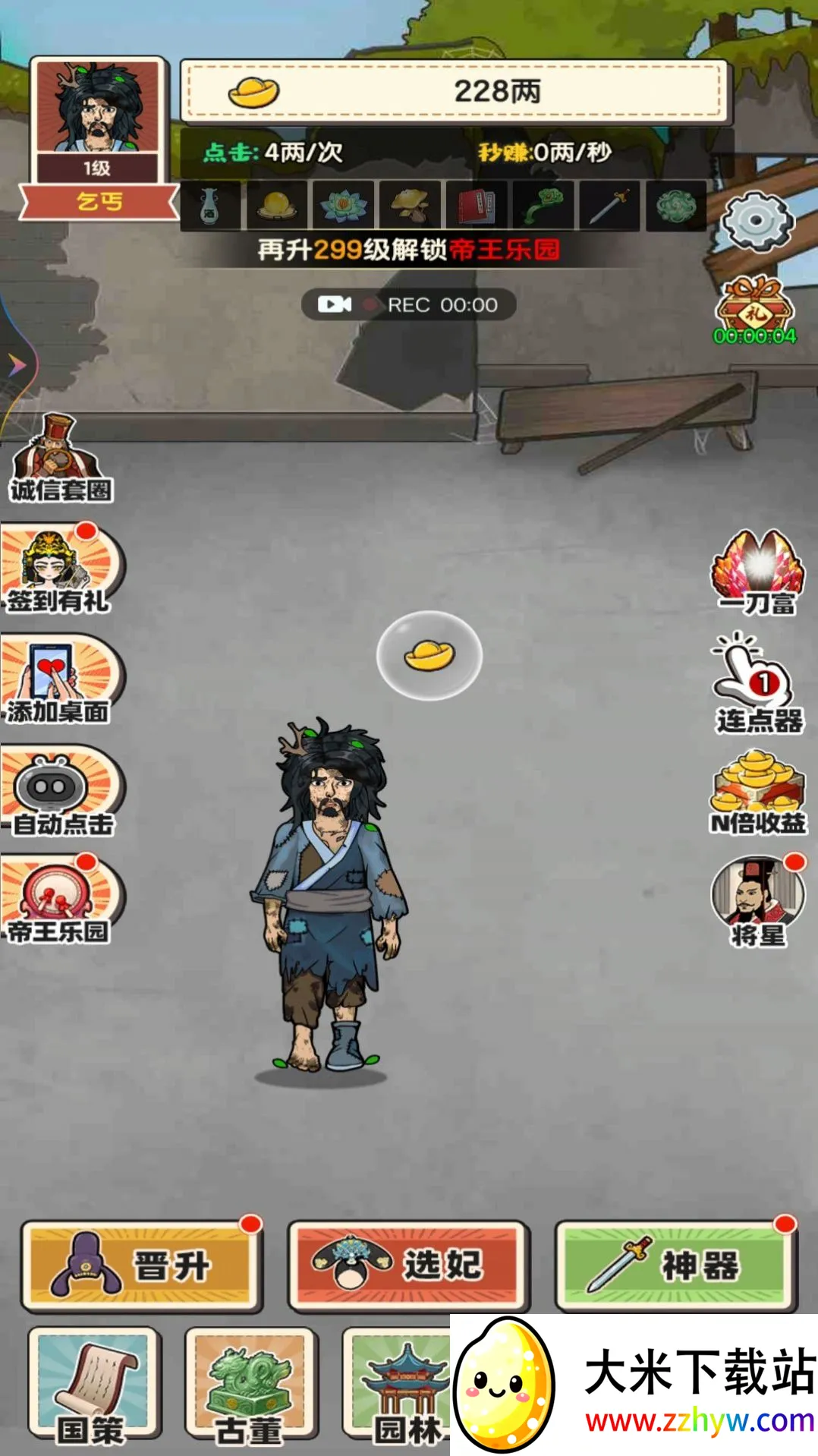Open the 将星 general menu

(x=758, y=903)
